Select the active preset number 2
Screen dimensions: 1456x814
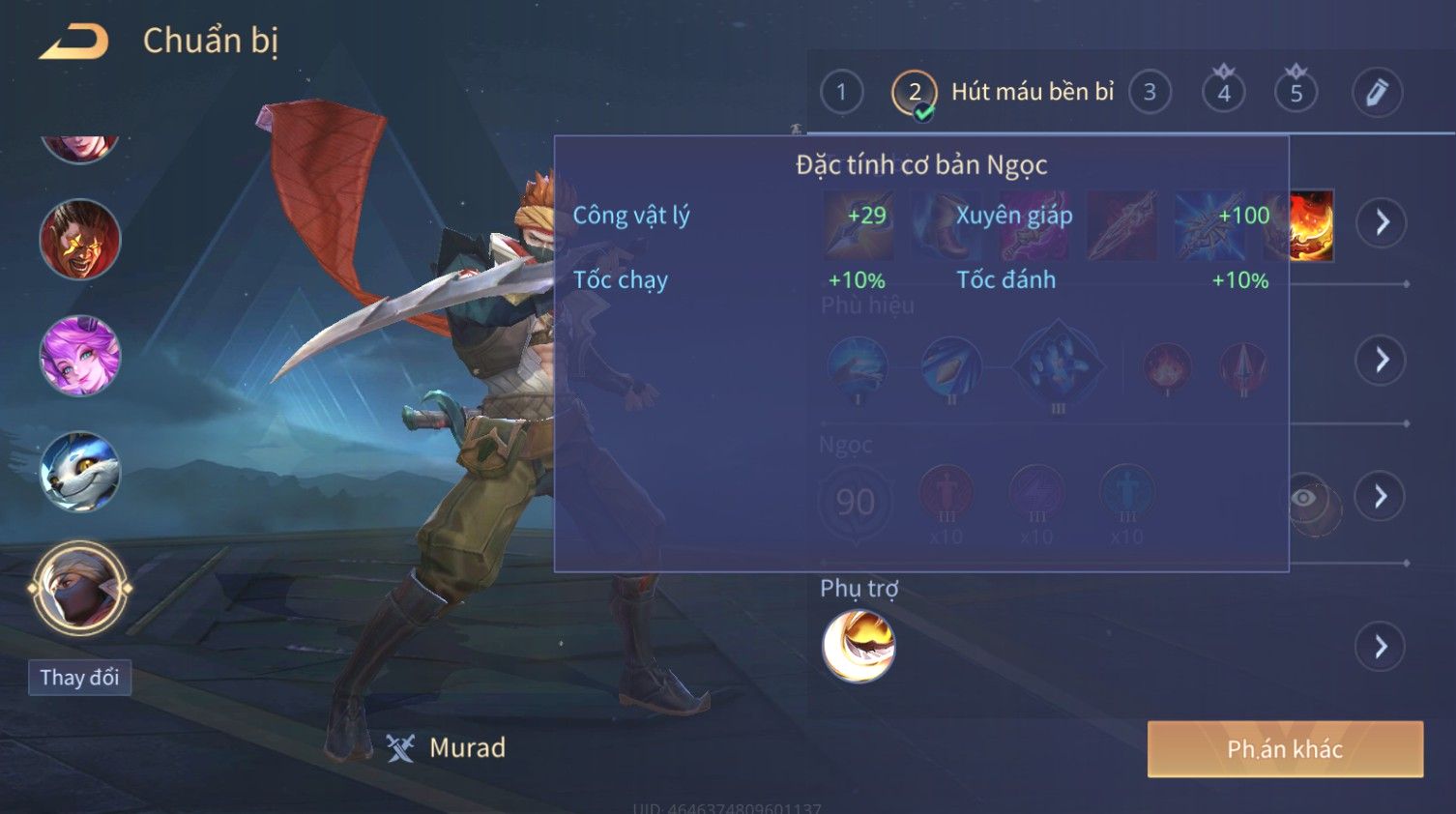(x=914, y=93)
